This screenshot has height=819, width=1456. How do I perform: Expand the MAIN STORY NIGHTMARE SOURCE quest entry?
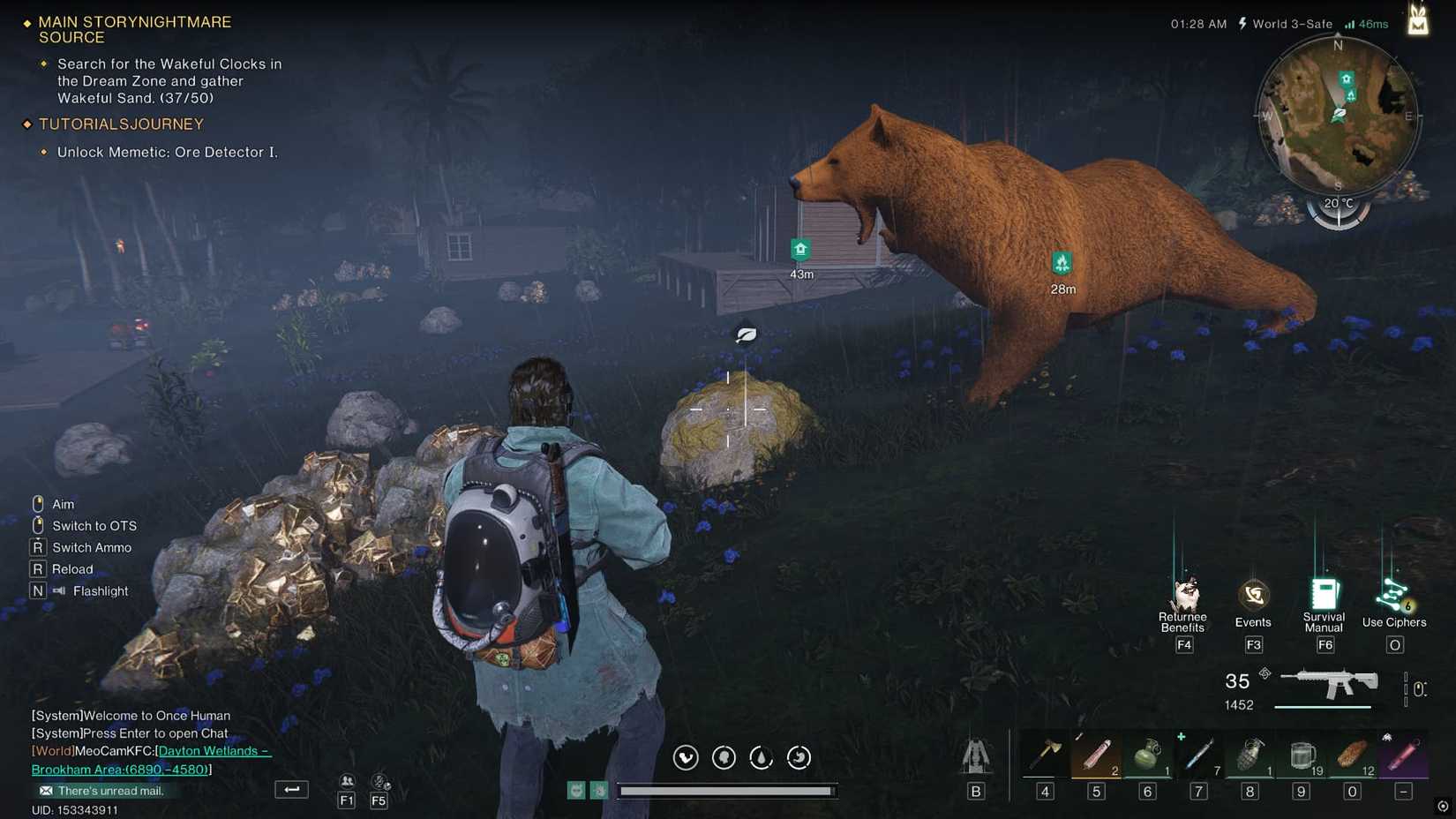(x=132, y=29)
